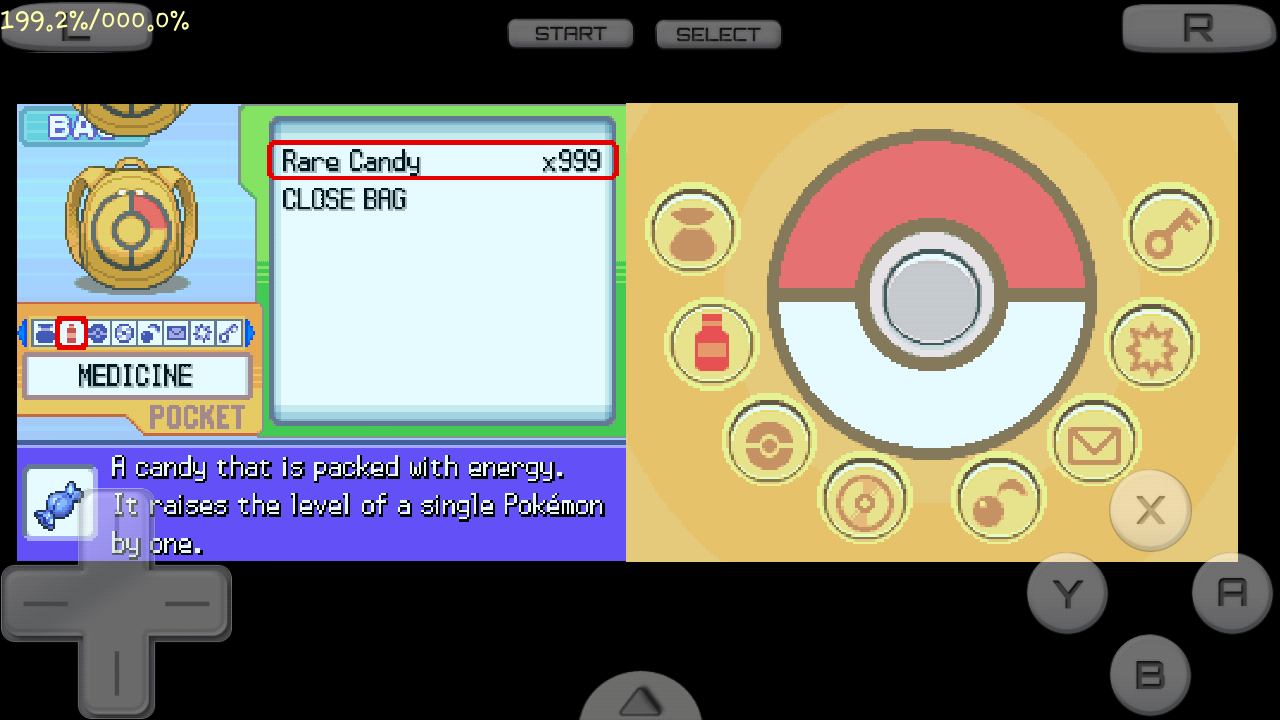Select the item pouch icon on touch screen
The image size is (1280, 720).
pos(693,230)
